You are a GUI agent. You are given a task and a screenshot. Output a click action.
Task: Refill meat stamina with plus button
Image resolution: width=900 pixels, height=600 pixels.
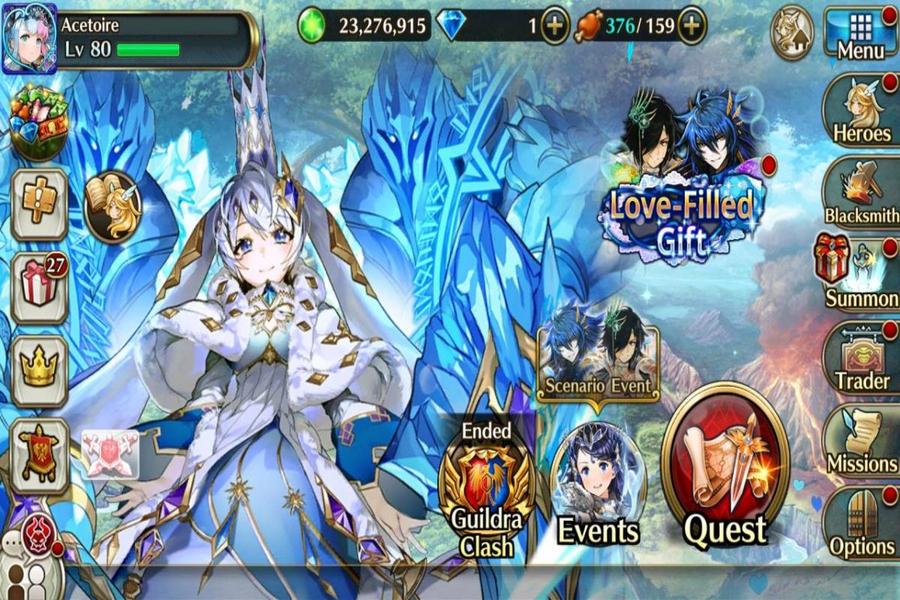pyautogui.click(x=691, y=26)
